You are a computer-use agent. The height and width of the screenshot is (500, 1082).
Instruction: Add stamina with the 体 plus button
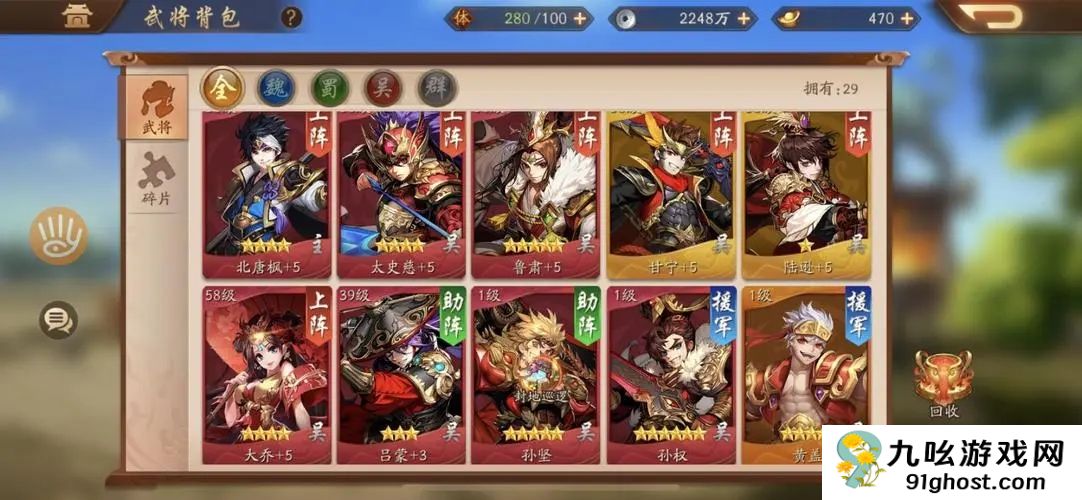click(x=580, y=18)
